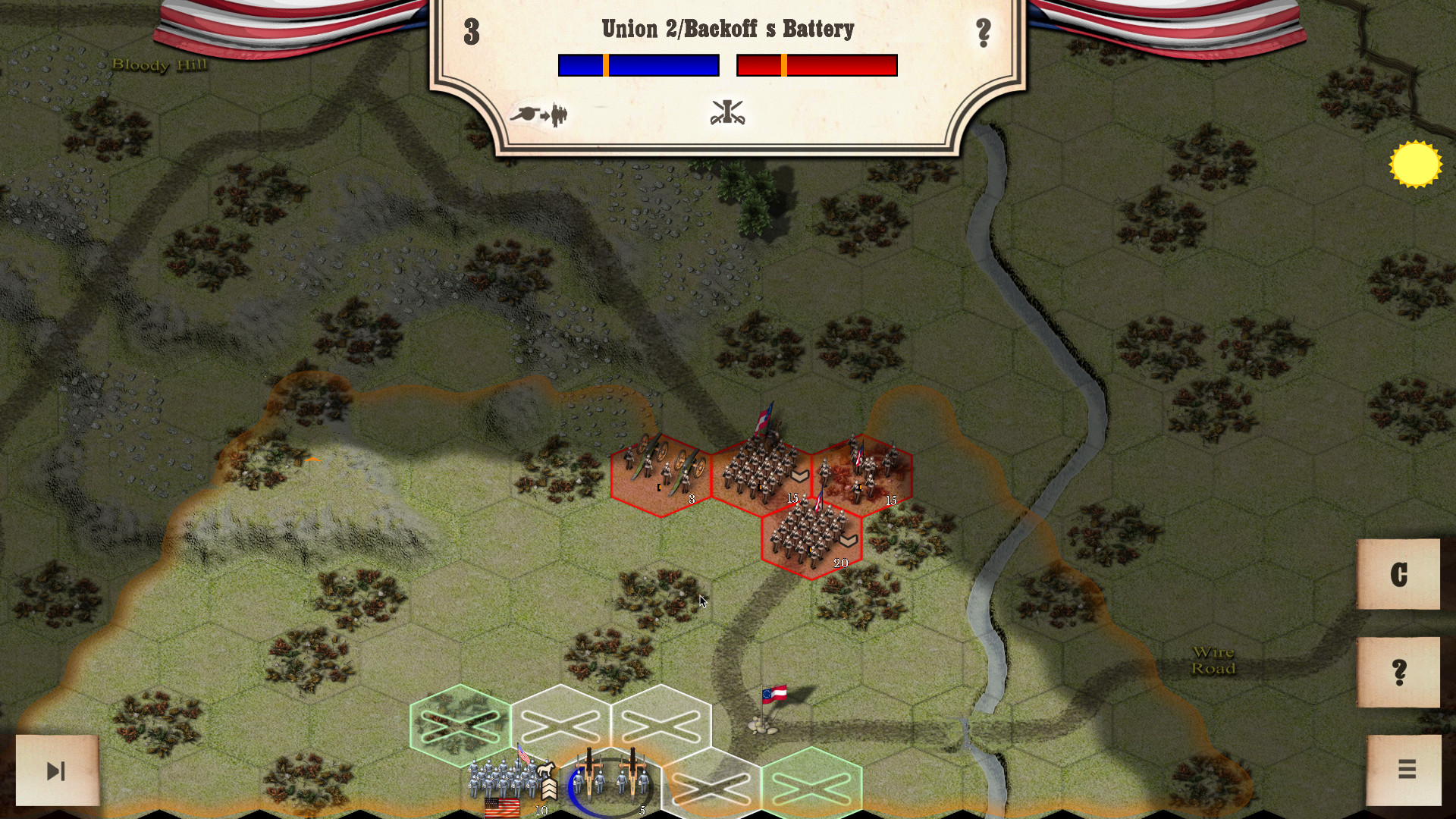Image resolution: width=1456 pixels, height=819 pixels.
Task: Open the hamburger menu at bottom right
Action: pyautogui.click(x=1407, y=767)
